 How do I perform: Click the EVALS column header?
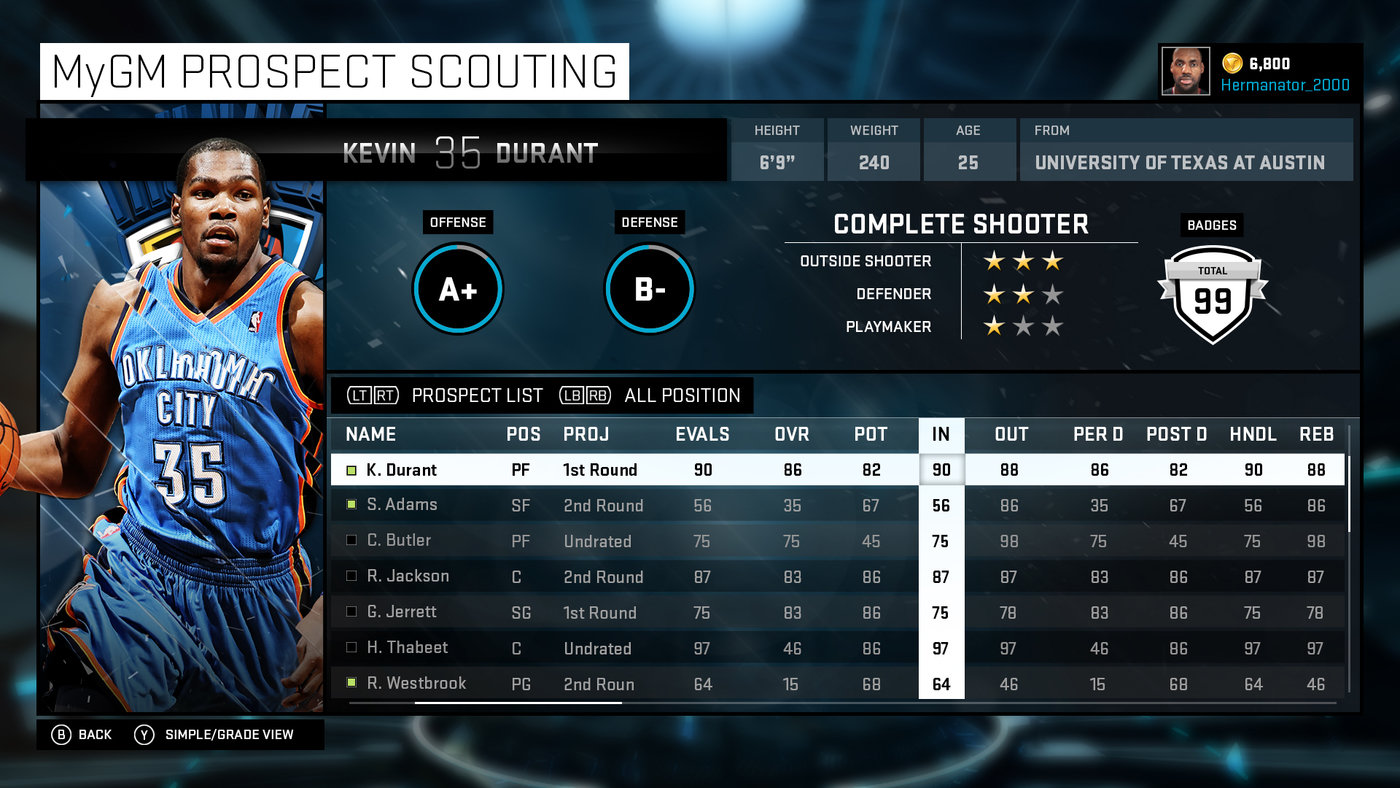click(x=702, y=434)
